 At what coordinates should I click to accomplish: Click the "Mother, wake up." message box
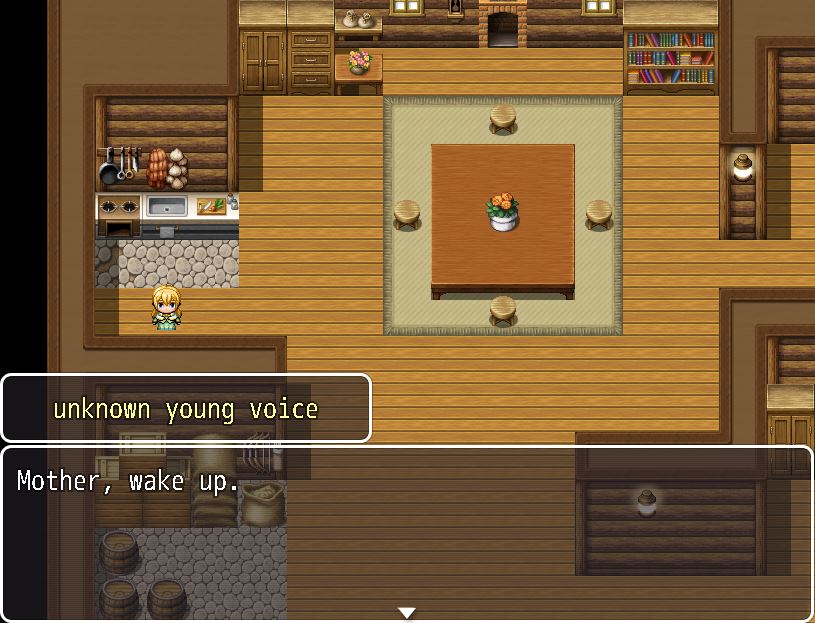pos(406,532)
